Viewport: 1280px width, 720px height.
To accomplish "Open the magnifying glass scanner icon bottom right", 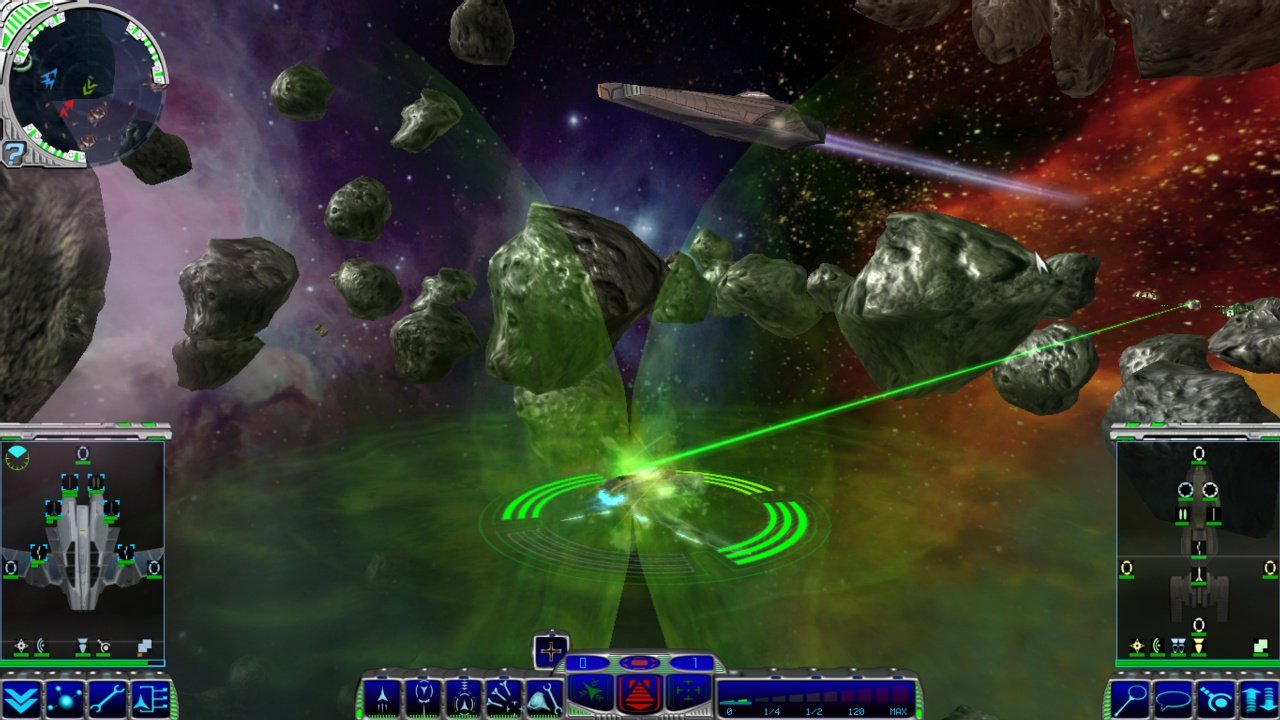I will 1131,695.
